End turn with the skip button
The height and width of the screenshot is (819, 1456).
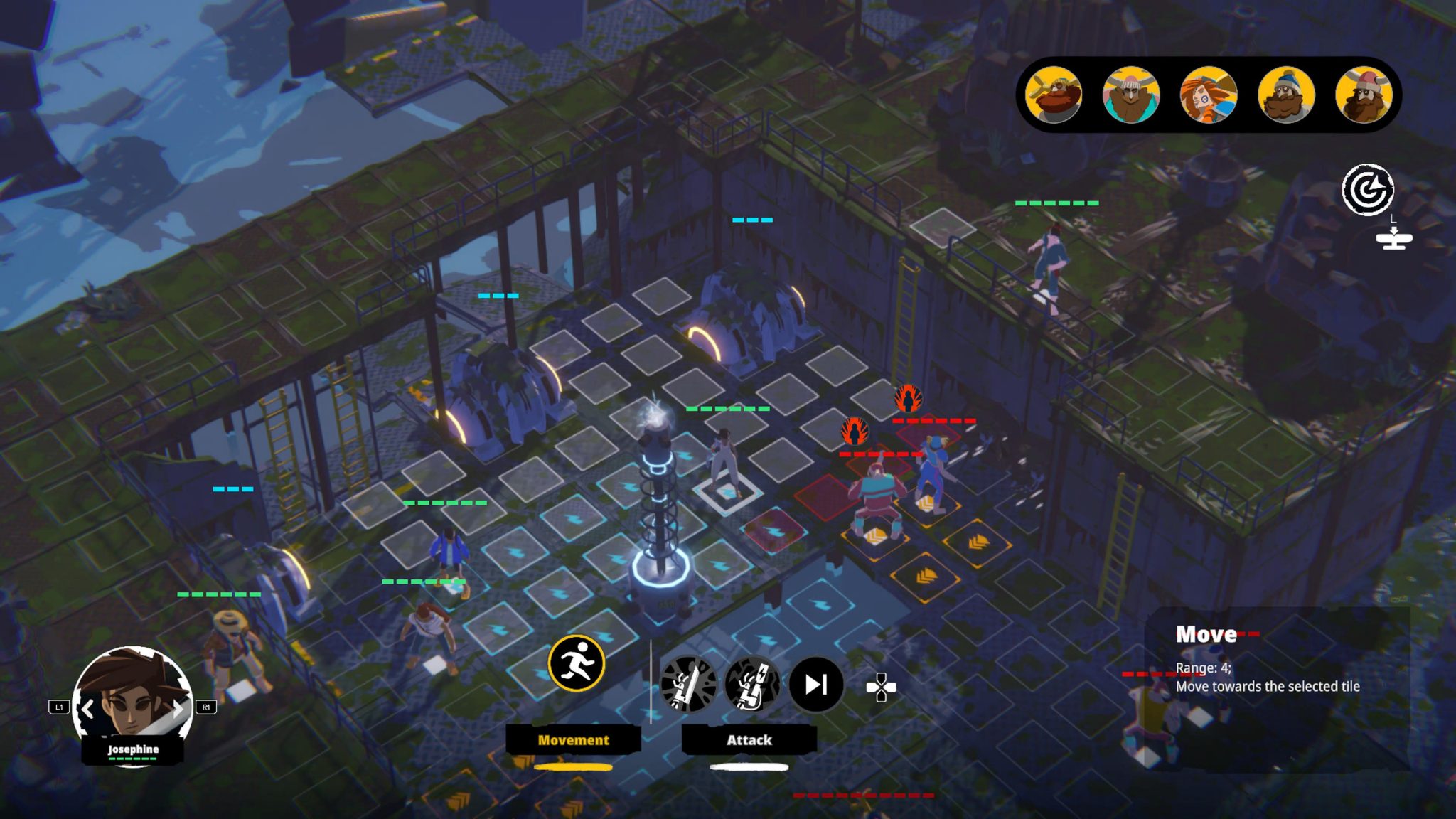816,684
